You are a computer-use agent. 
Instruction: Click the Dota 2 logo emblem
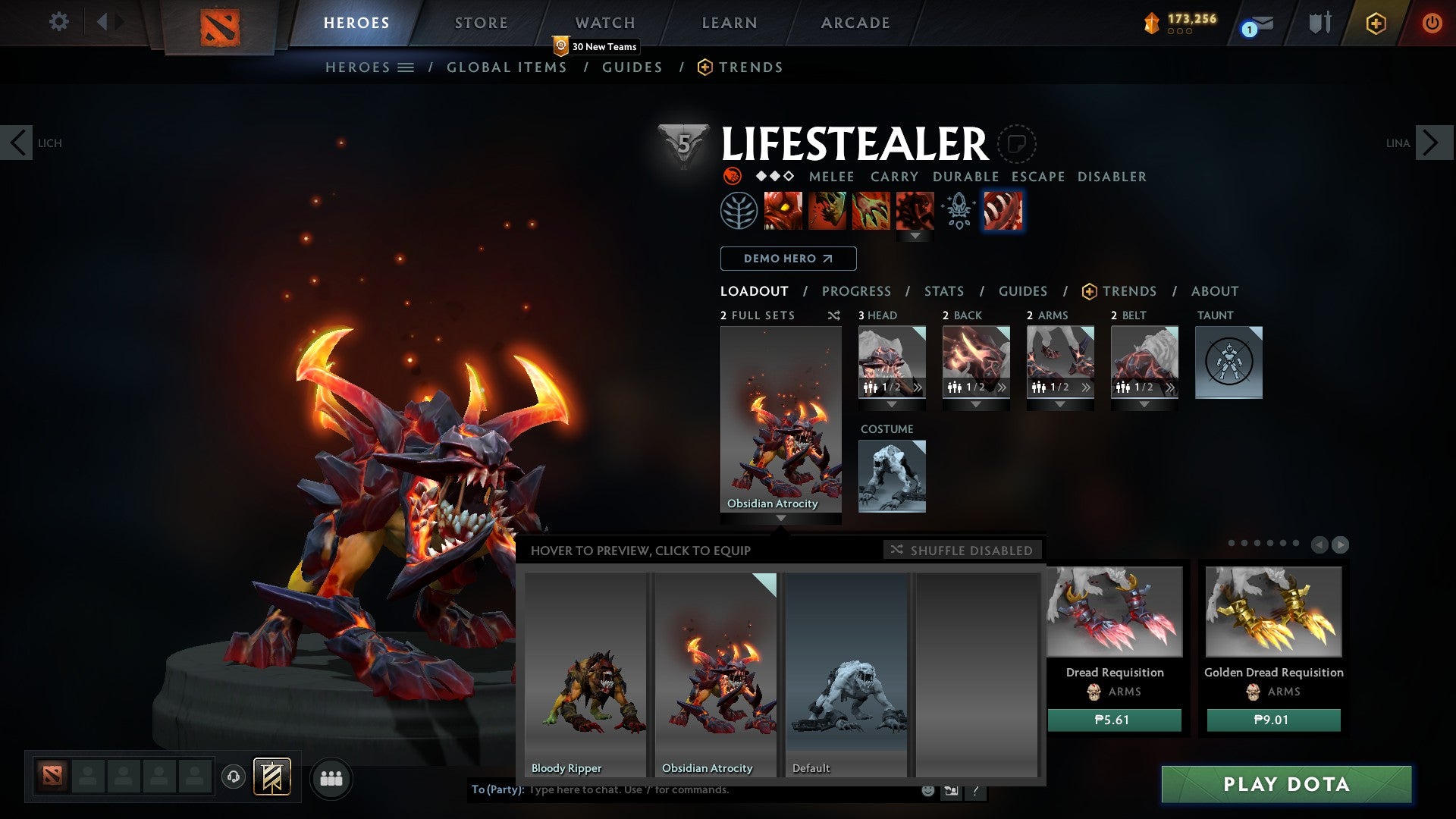pyautogui.click(x=218, y=25)
